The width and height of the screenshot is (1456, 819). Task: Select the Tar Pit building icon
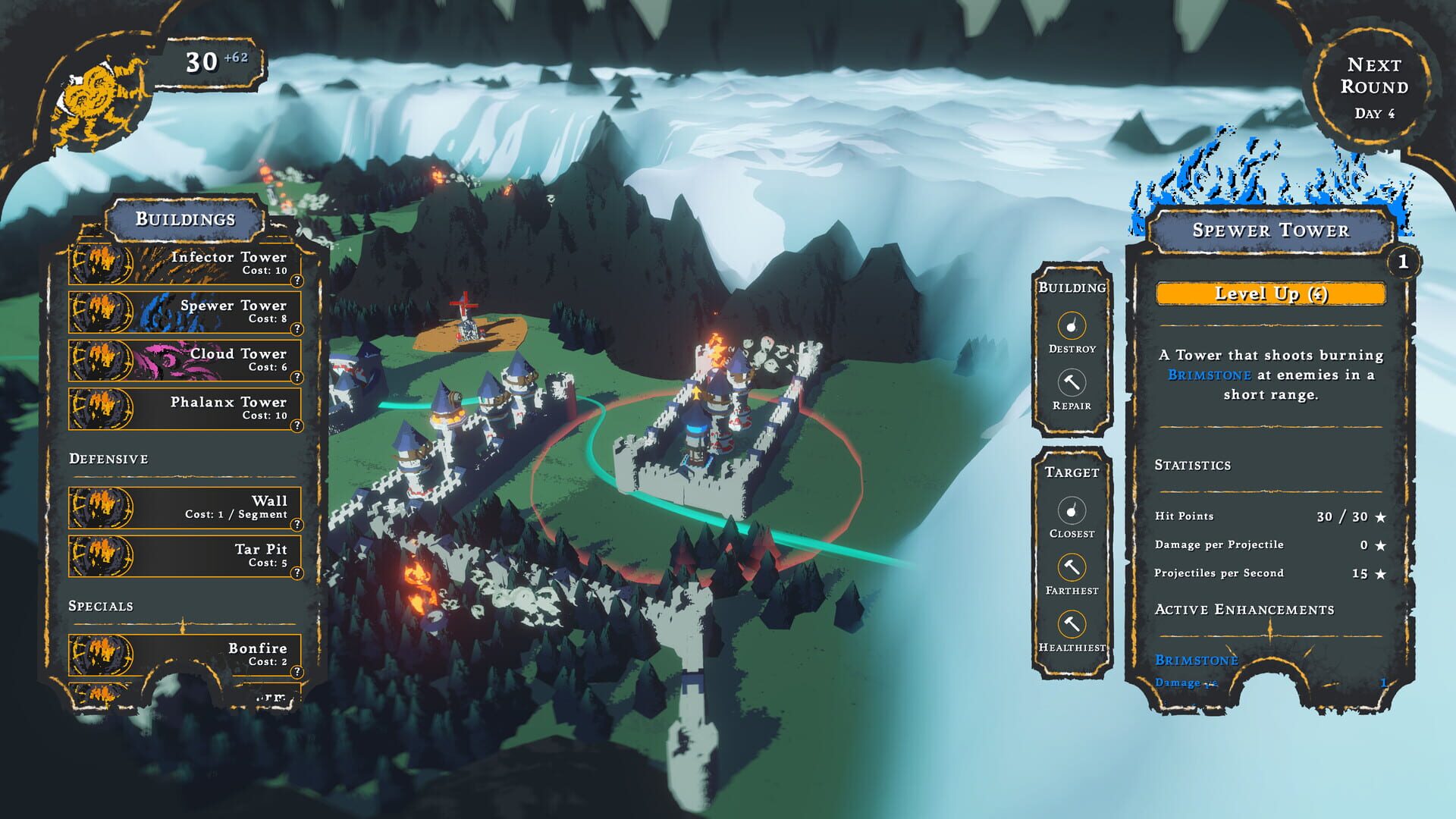pyautogui.click(x=100, y=555)
